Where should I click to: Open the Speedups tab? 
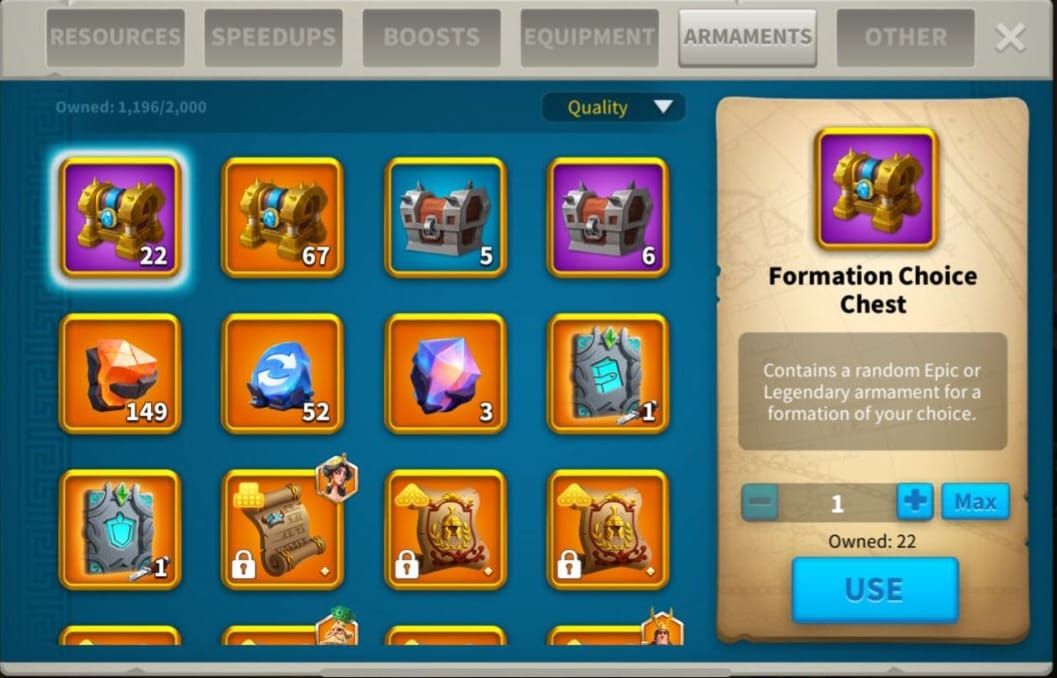tap(273, 38)
